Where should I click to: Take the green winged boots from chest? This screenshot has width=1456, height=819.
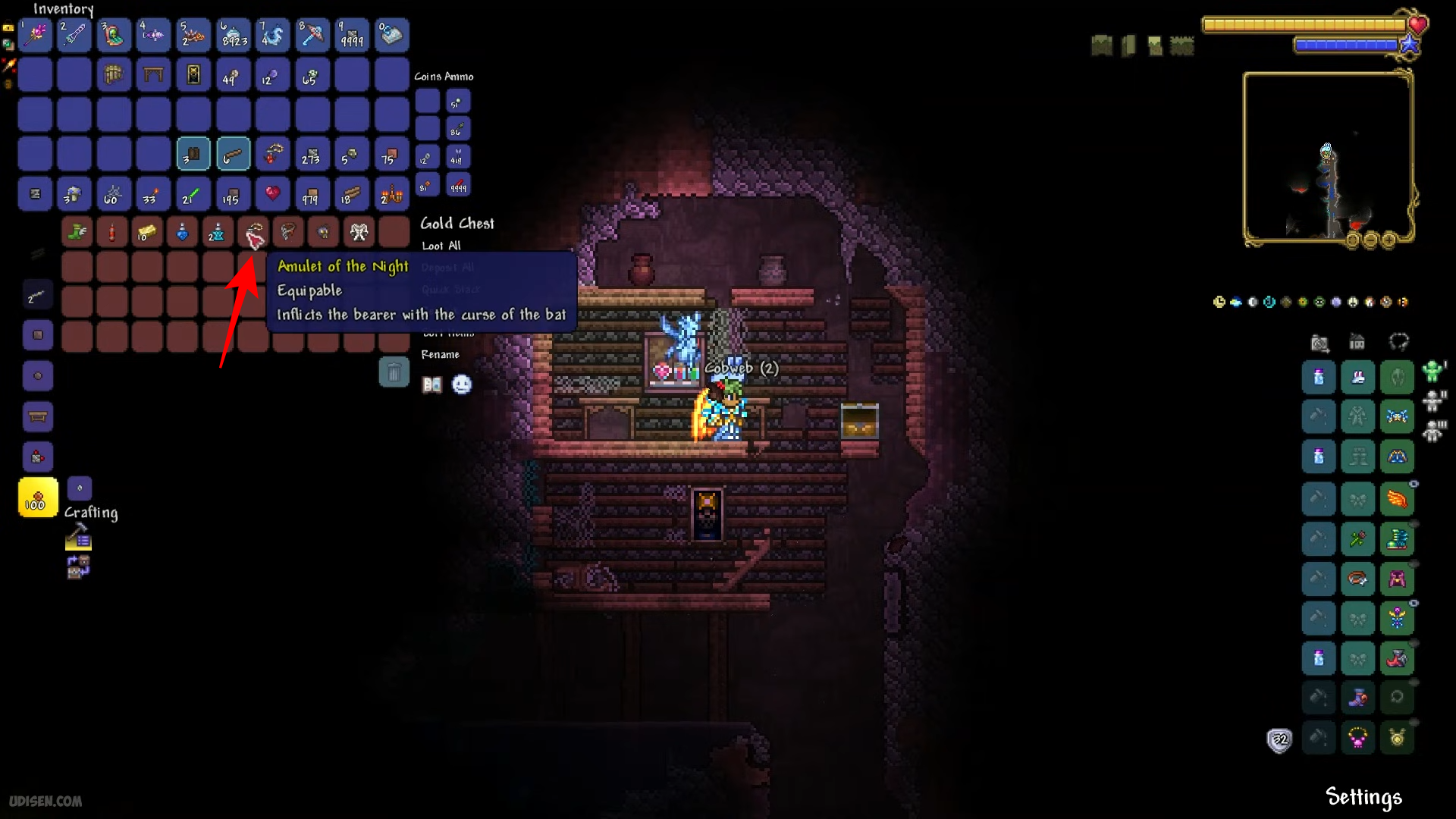[x=77, y=233]
